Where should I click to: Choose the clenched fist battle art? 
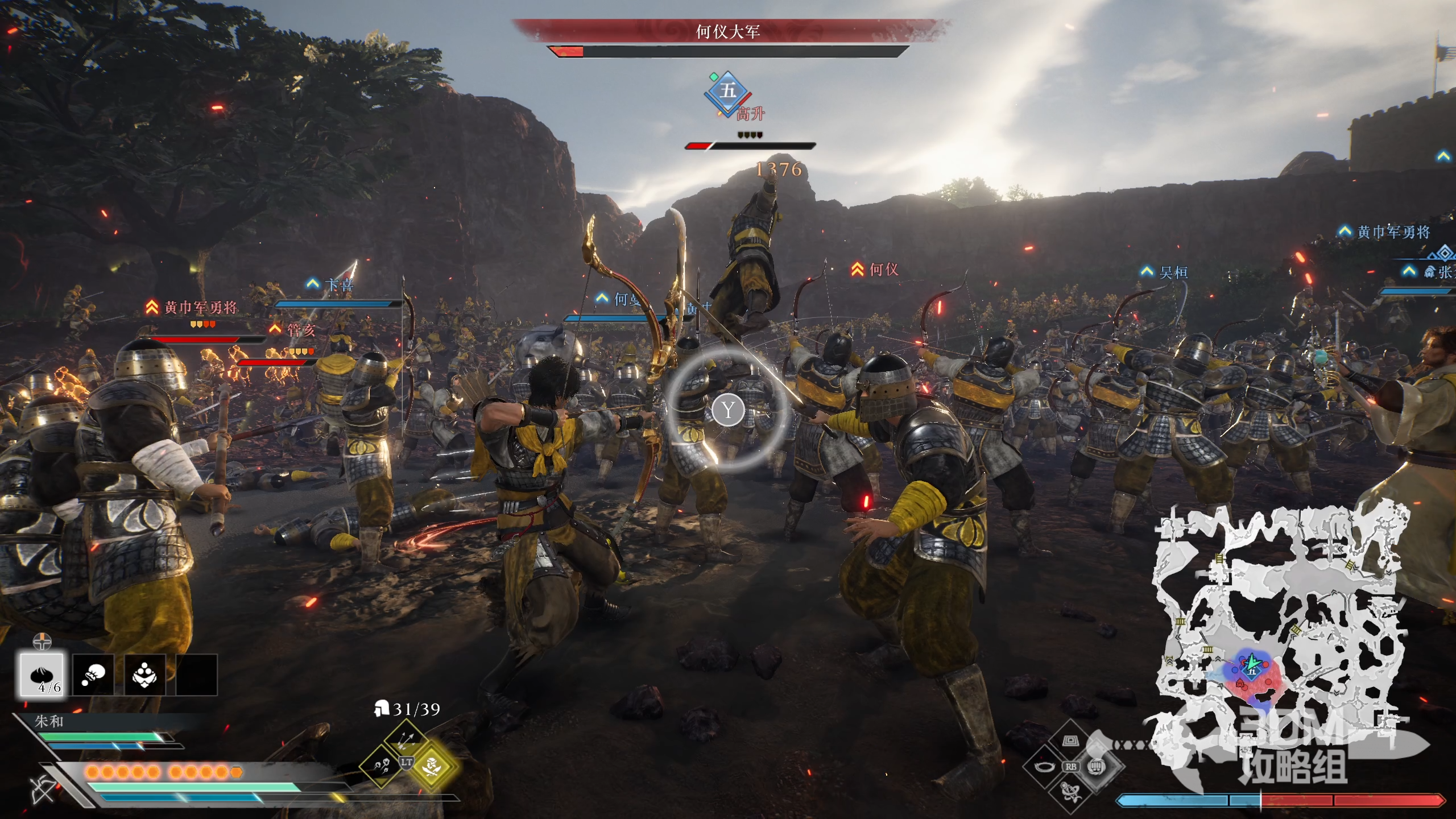tap(1097, 766)
